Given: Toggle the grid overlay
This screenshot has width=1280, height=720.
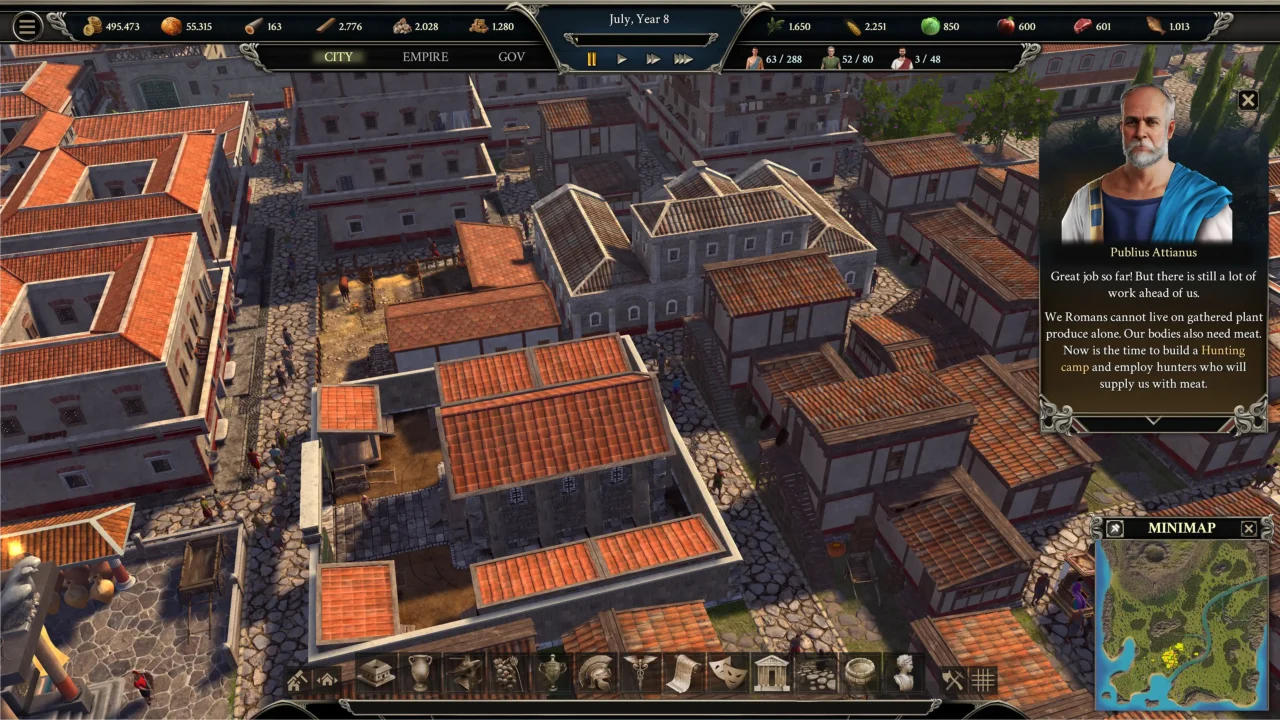Looking at the screenshot, I should click(x=982, y=678).
